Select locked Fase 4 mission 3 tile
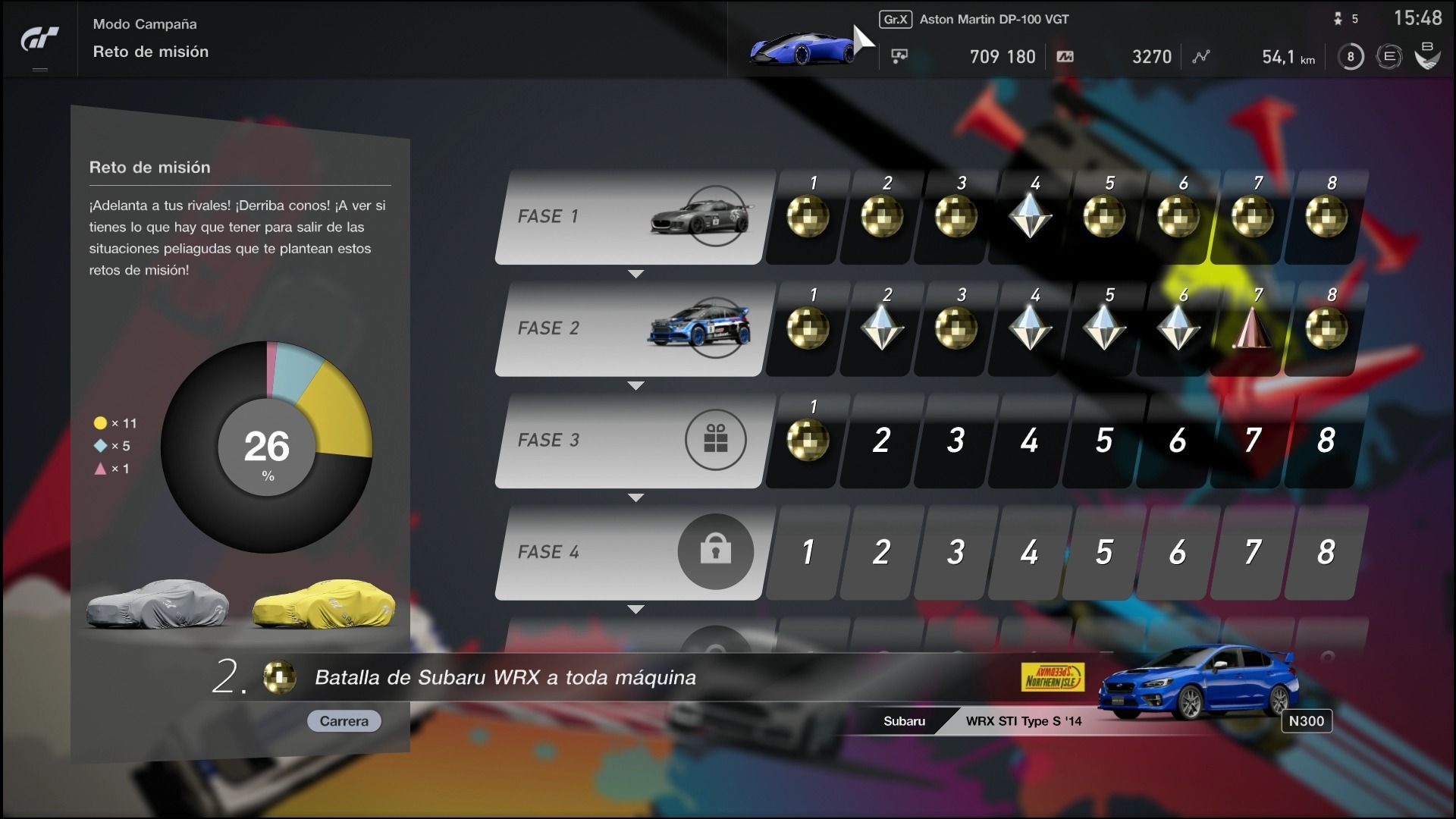 (x=955, y=551)
